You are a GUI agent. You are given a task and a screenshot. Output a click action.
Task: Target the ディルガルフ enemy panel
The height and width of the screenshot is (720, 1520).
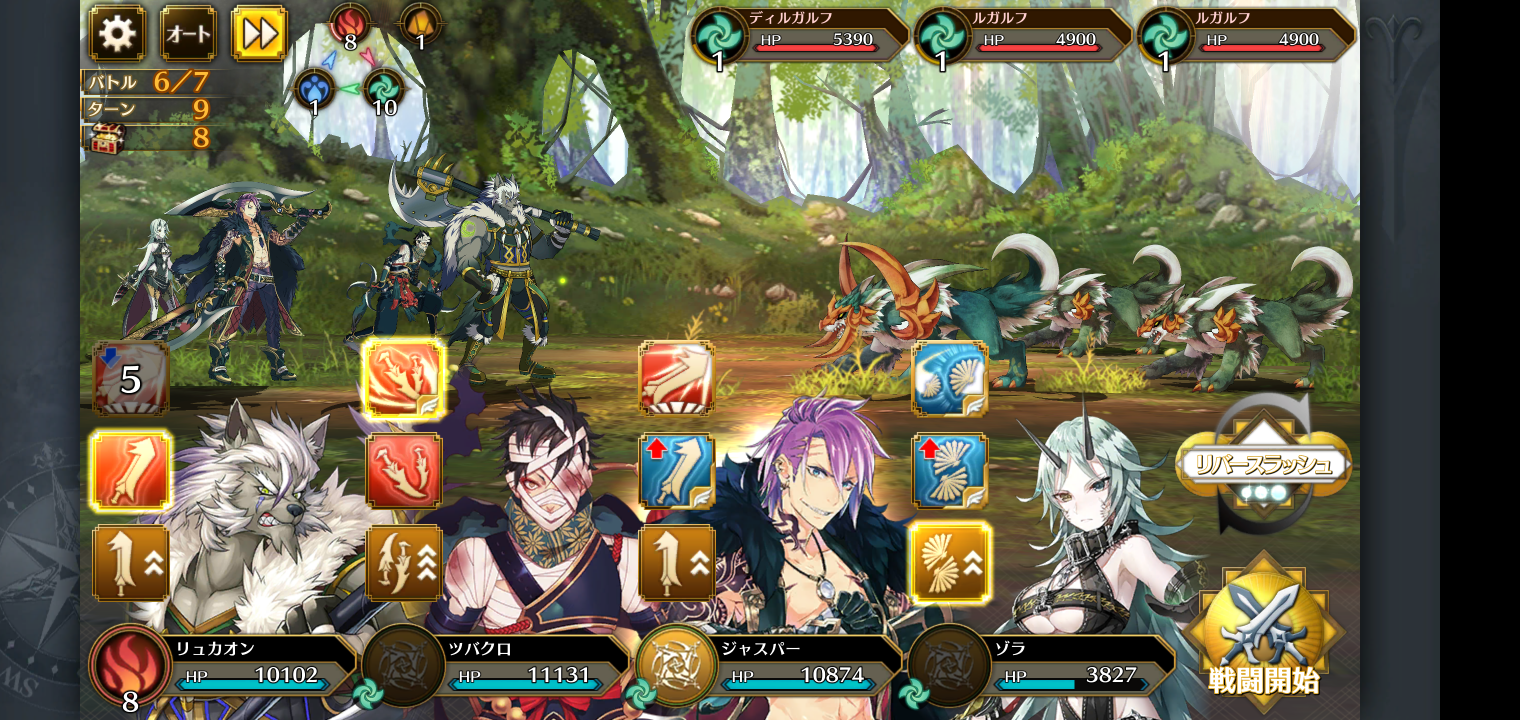tap(800, 37)
